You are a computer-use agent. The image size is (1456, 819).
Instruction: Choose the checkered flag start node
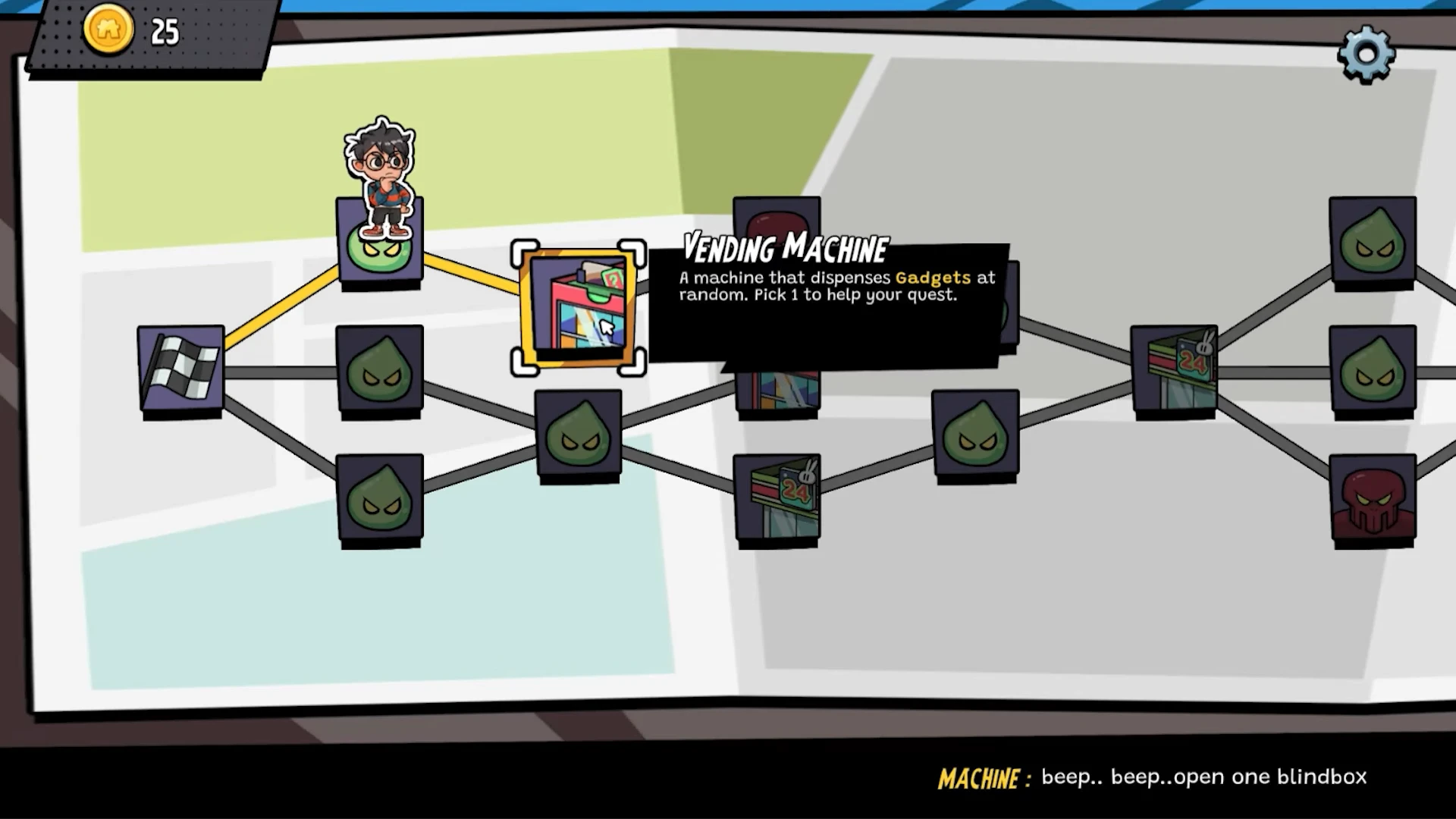(180, 369)
